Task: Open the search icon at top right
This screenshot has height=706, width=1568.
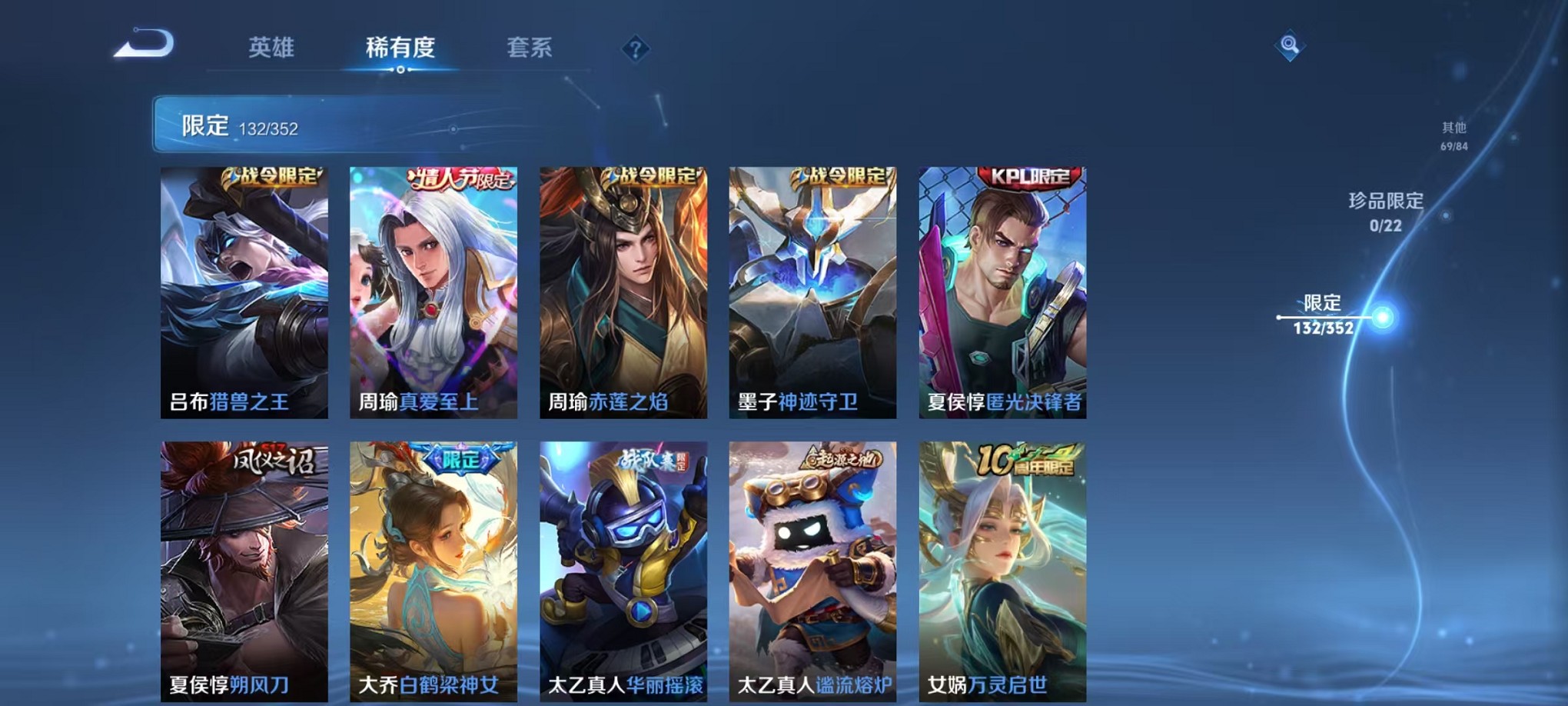Action: (1291, 45)
